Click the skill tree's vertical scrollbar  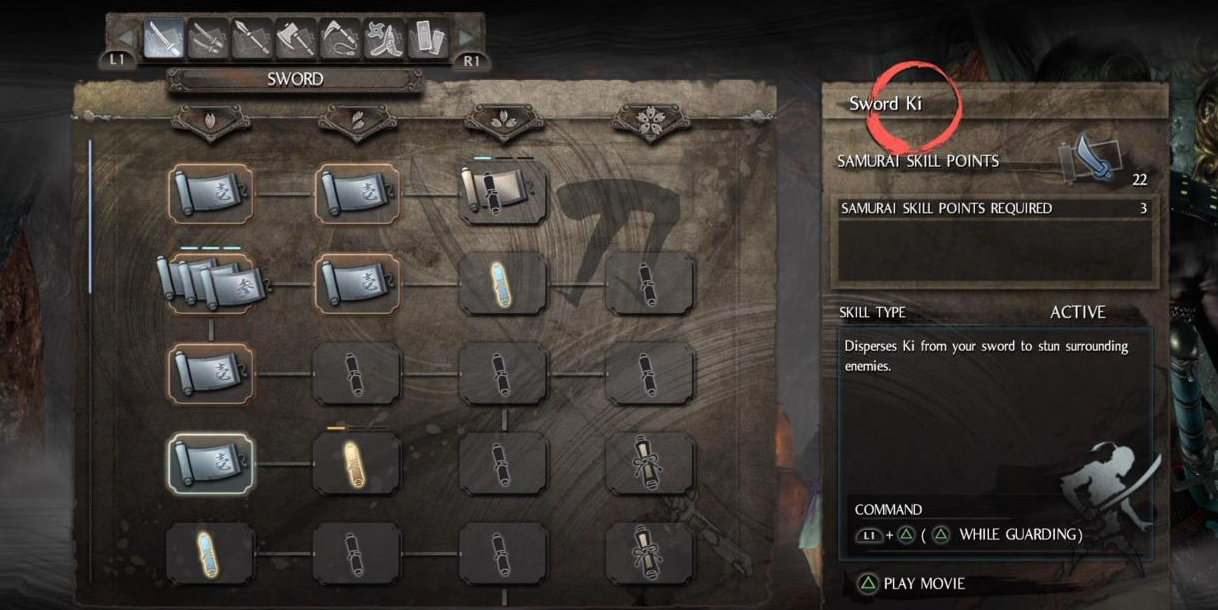point(90,215)
